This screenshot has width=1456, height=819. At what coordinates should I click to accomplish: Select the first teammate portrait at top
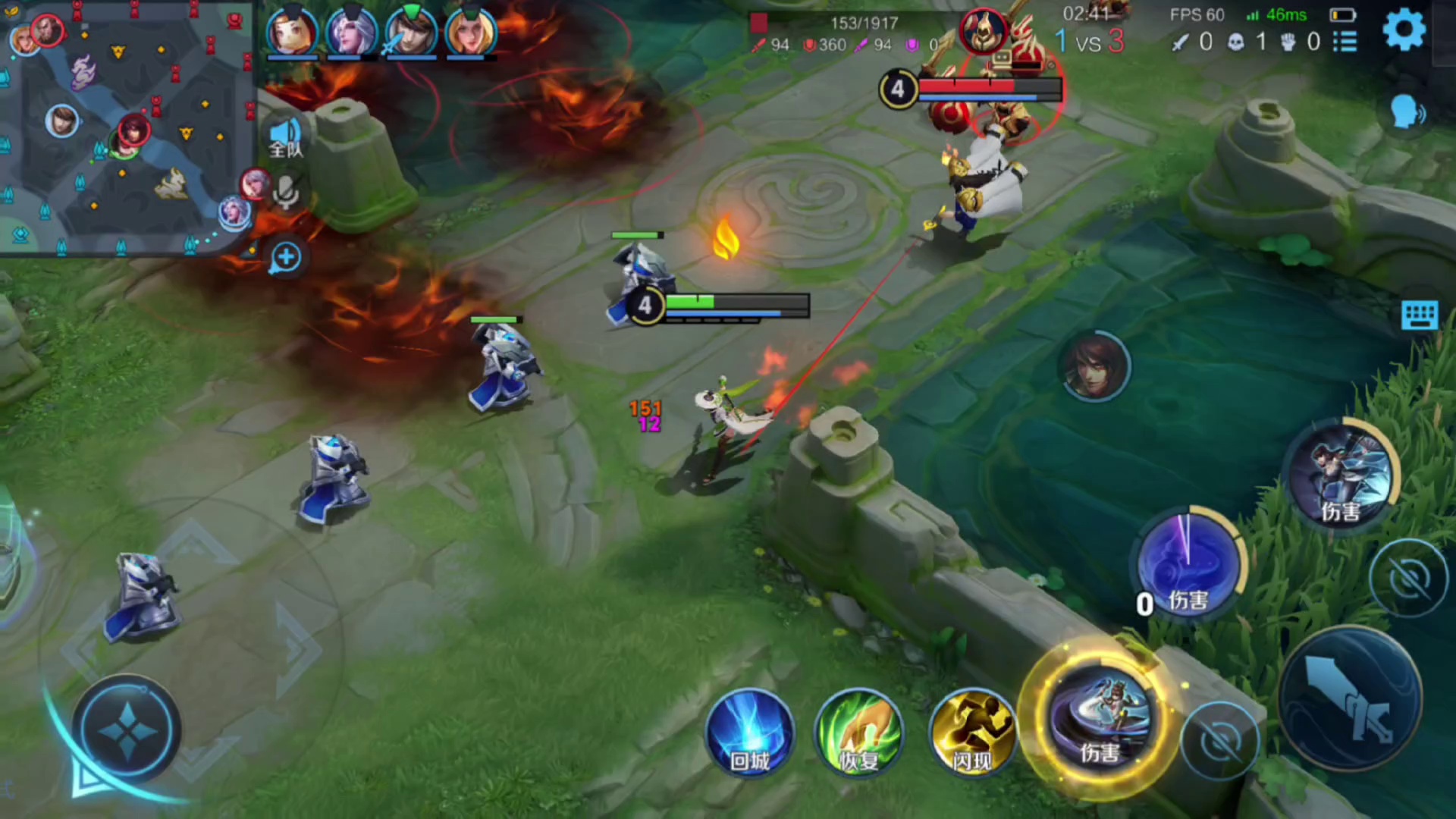point(292,32)
